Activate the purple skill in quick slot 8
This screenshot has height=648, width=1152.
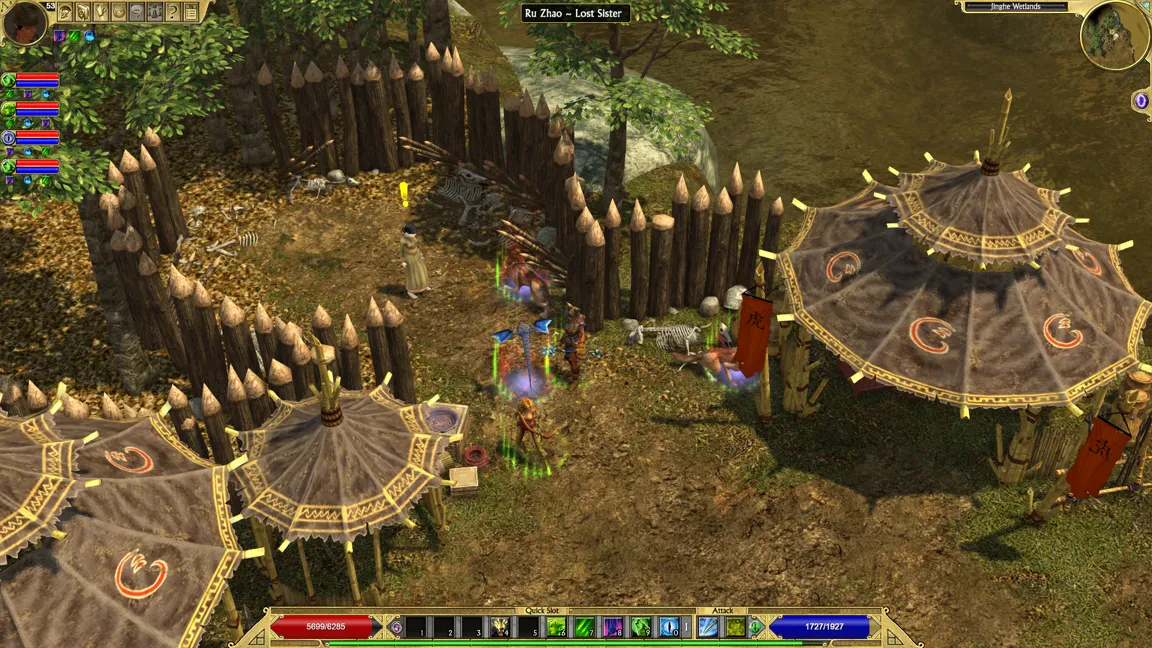tap(612, 627)
